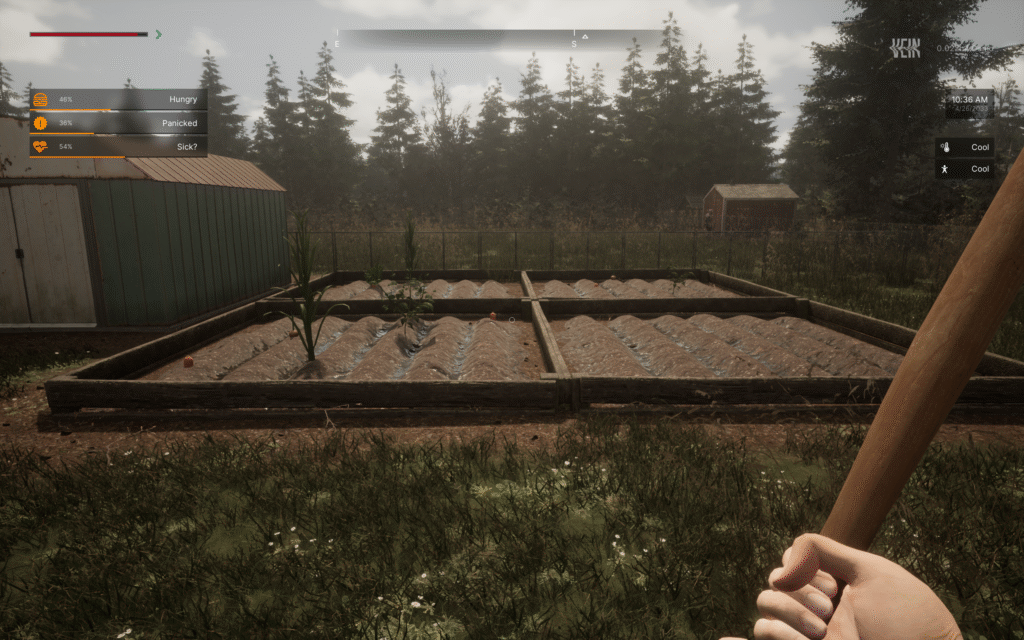Click the Panicked status indicator
Viewport: 1024px width, 640px height.
click(119, 123)
